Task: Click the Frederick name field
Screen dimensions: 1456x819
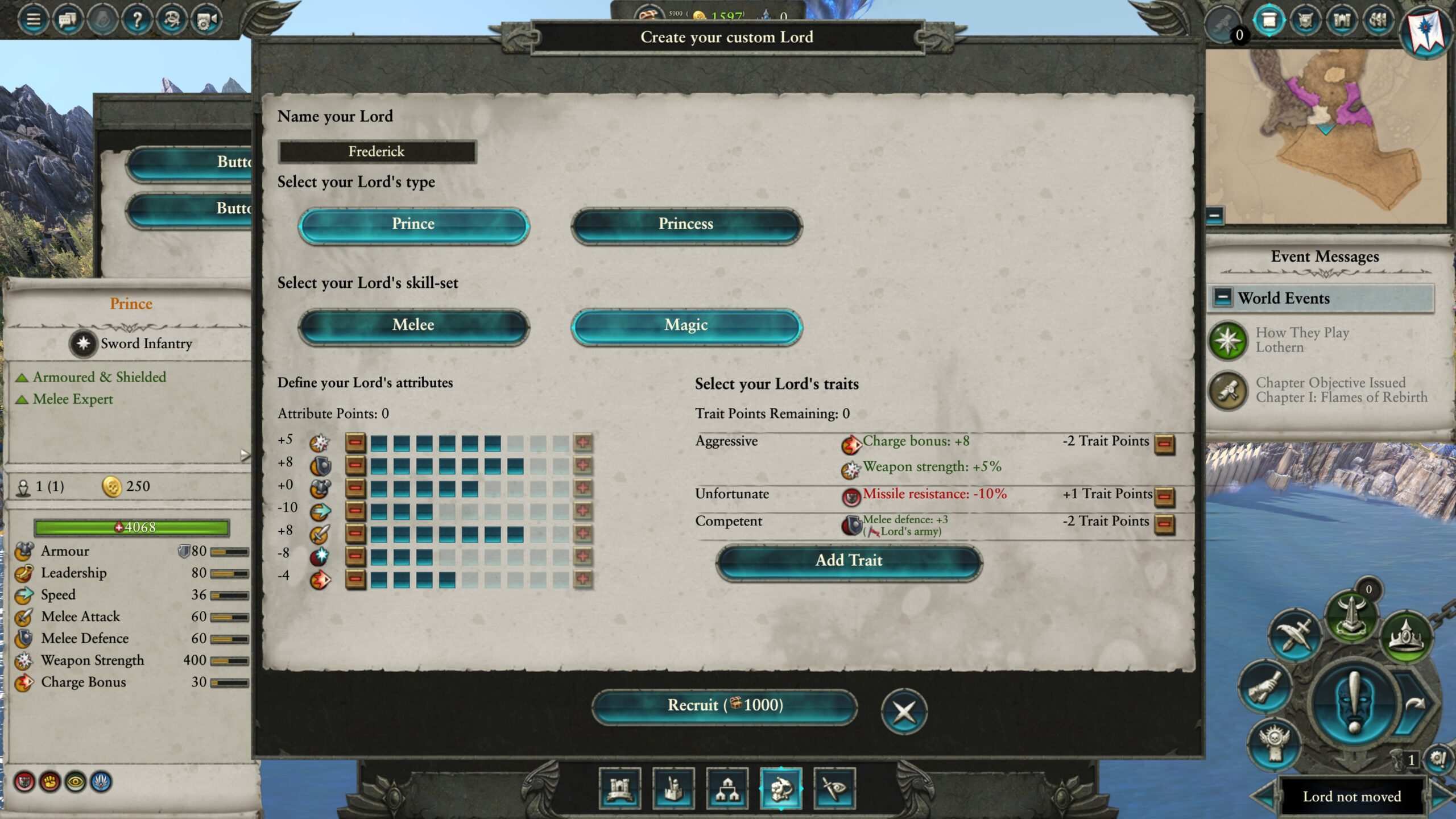Action: click(x=377, y=152)
